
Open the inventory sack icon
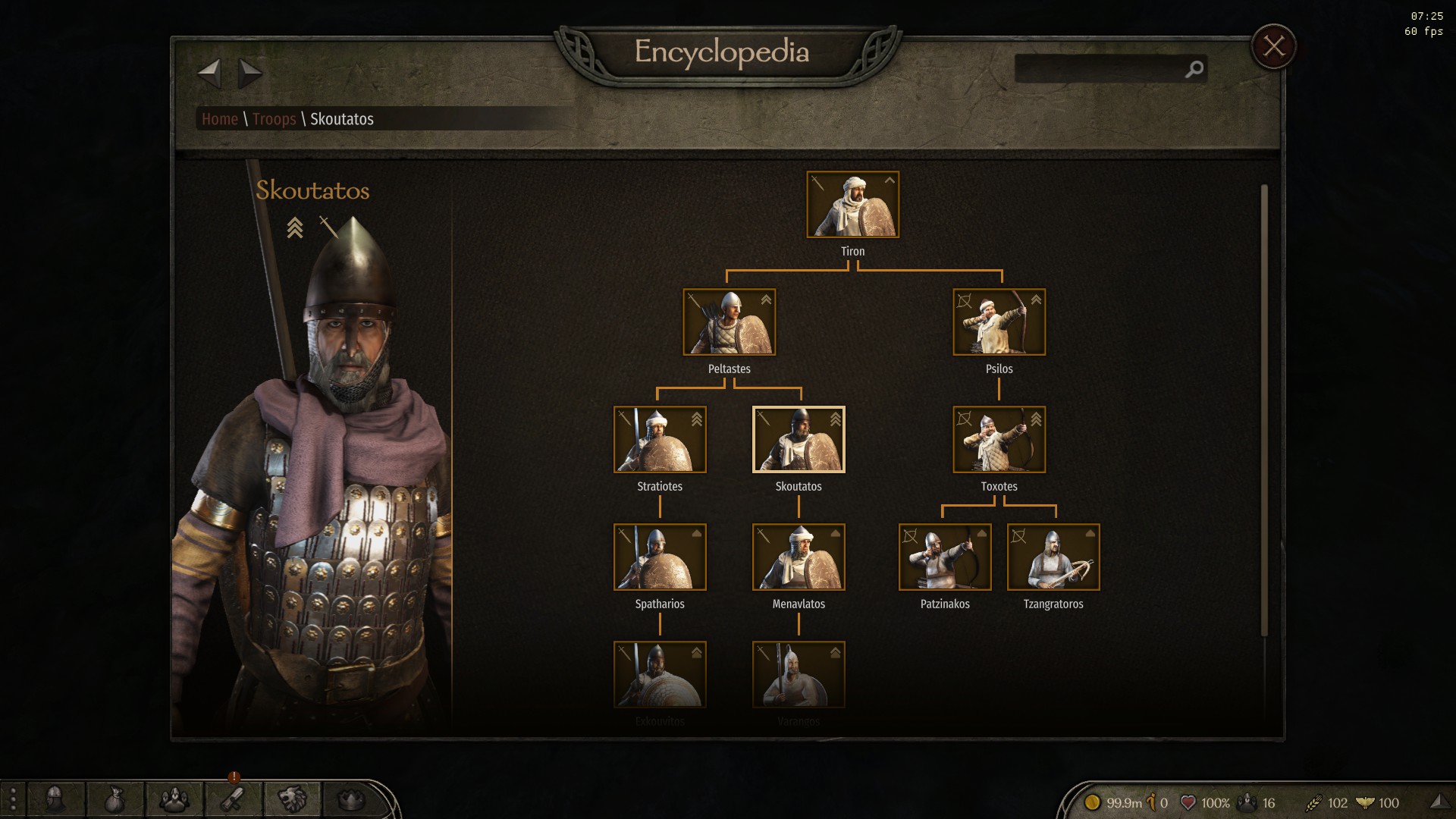pos(115,799)
